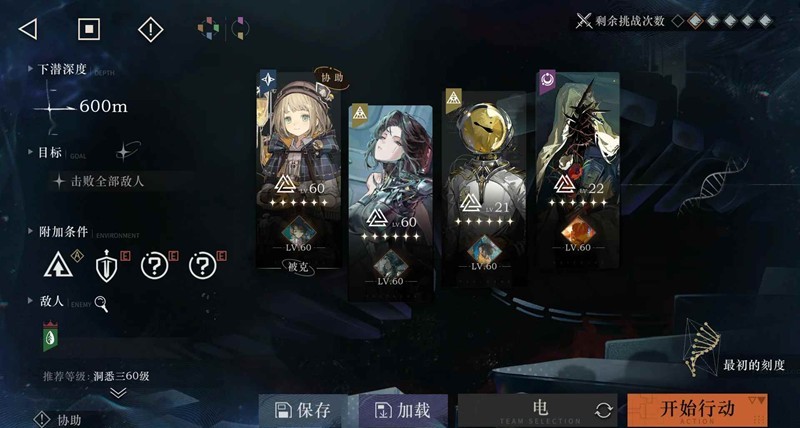800x428 pixels.
Task: Open the exclamation diamond info icon
Action: 150,29
